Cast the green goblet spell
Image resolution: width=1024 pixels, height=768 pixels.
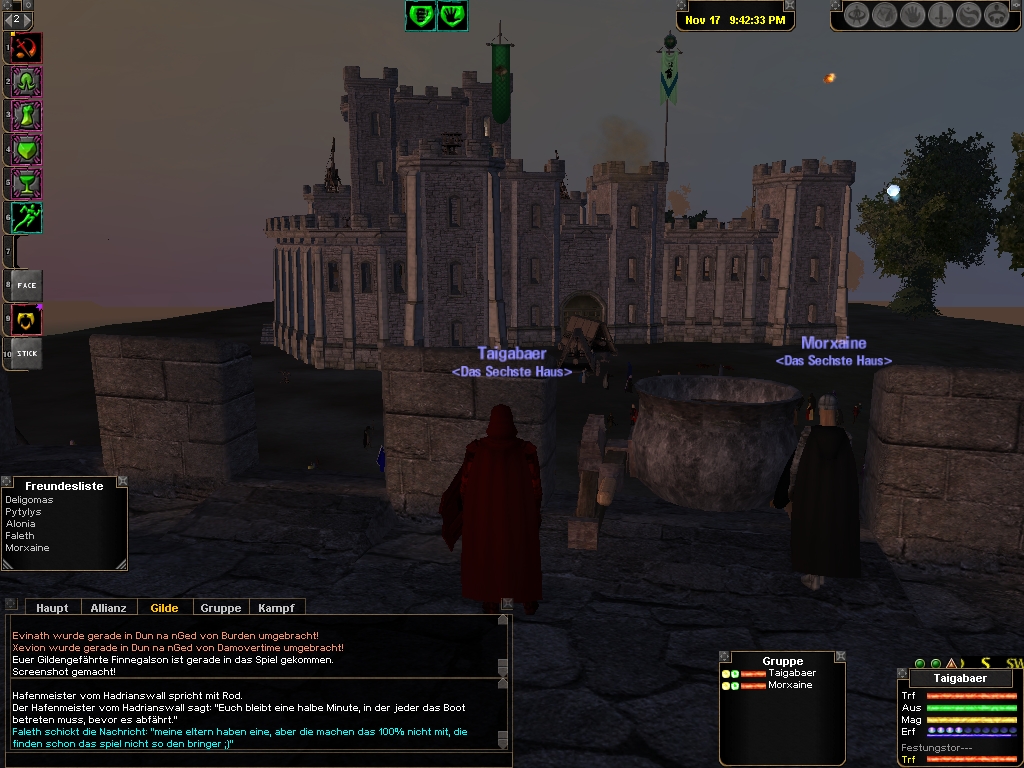(27, 184)
